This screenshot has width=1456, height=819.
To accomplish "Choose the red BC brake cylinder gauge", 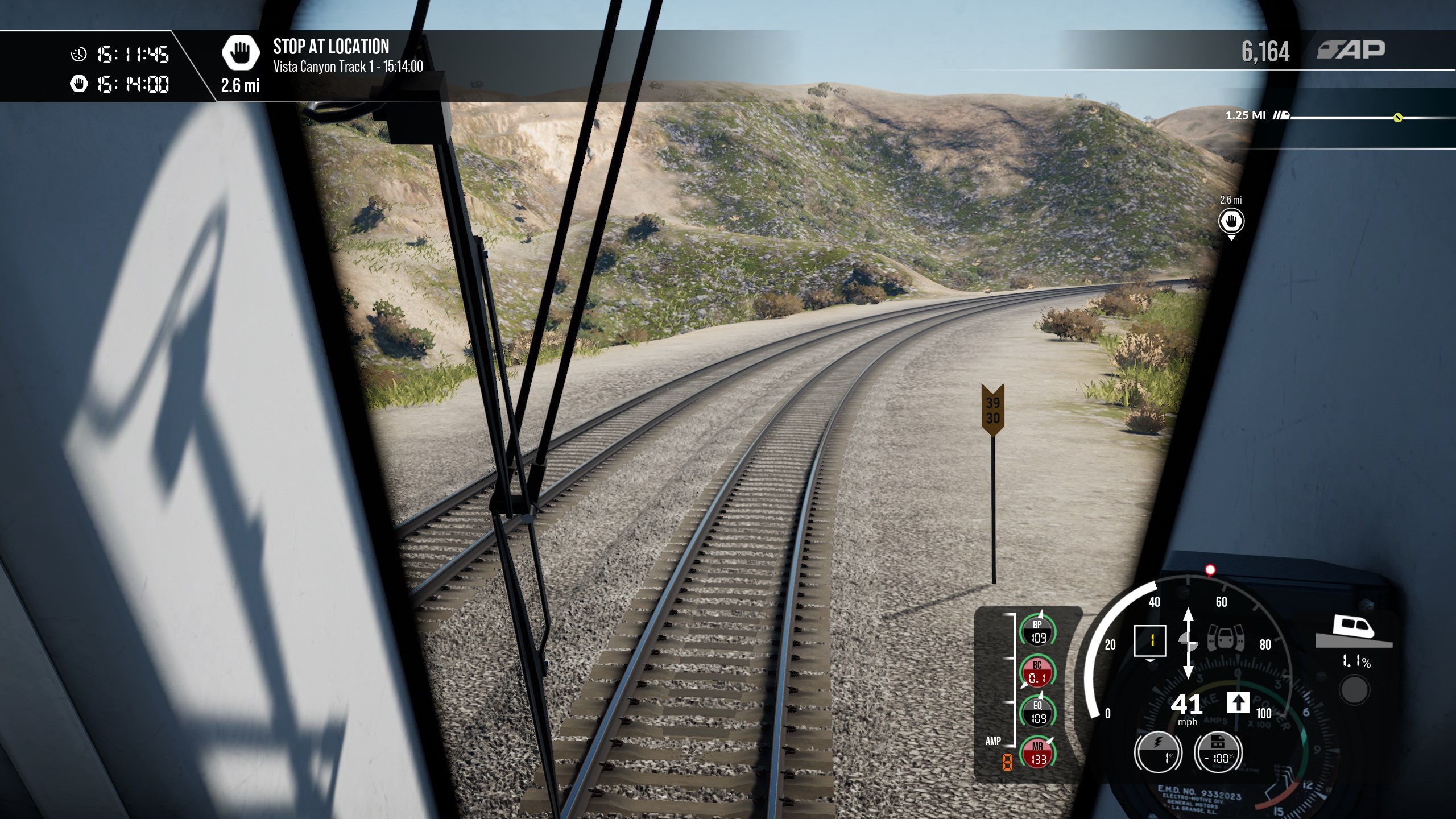I will [x=1037, y=672].
